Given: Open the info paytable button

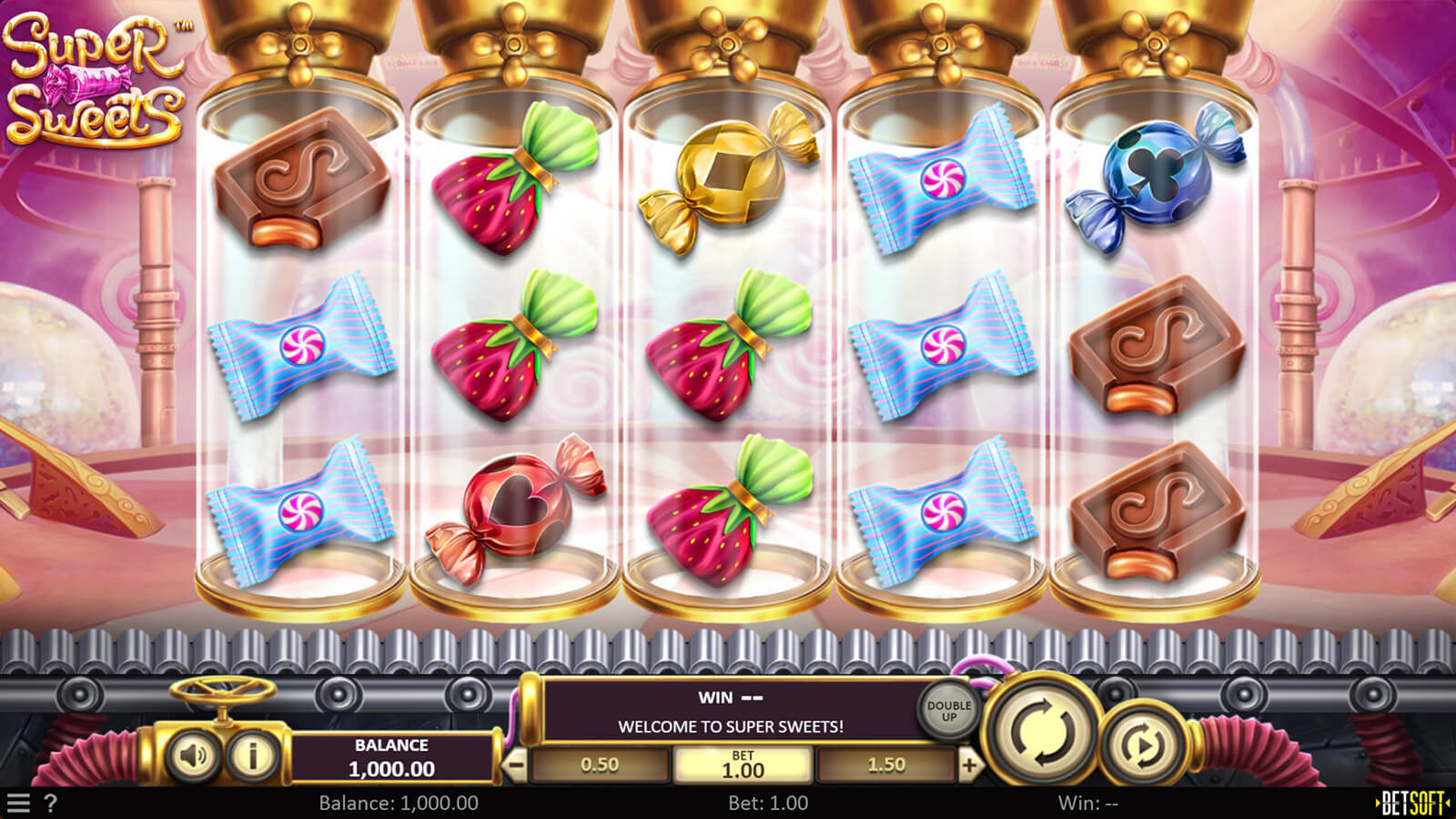Looking at the screenshot, I should click(252, 755).
